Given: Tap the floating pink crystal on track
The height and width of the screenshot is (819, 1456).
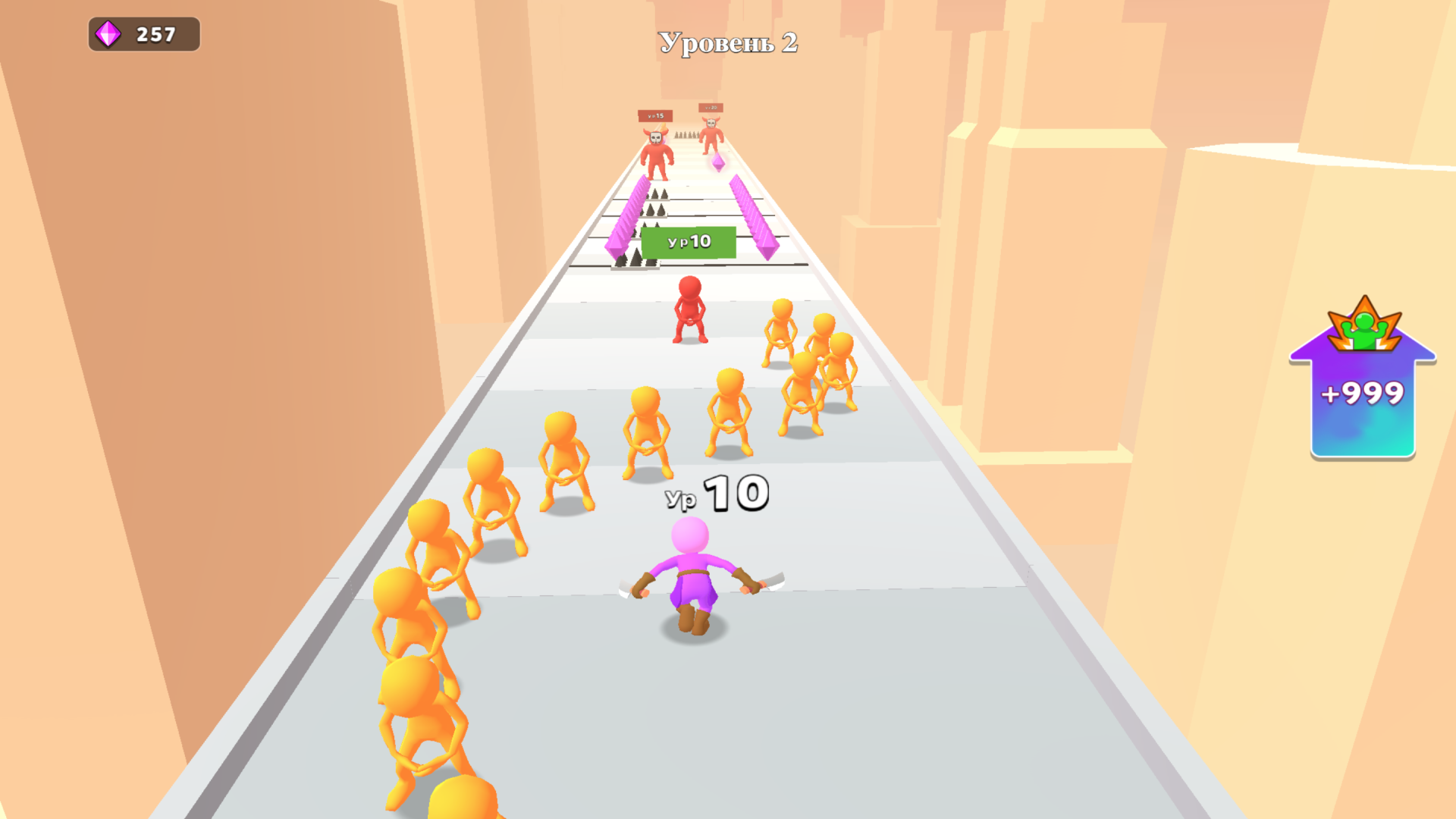Looking at the screenshot, I should (x=717, y=162).
